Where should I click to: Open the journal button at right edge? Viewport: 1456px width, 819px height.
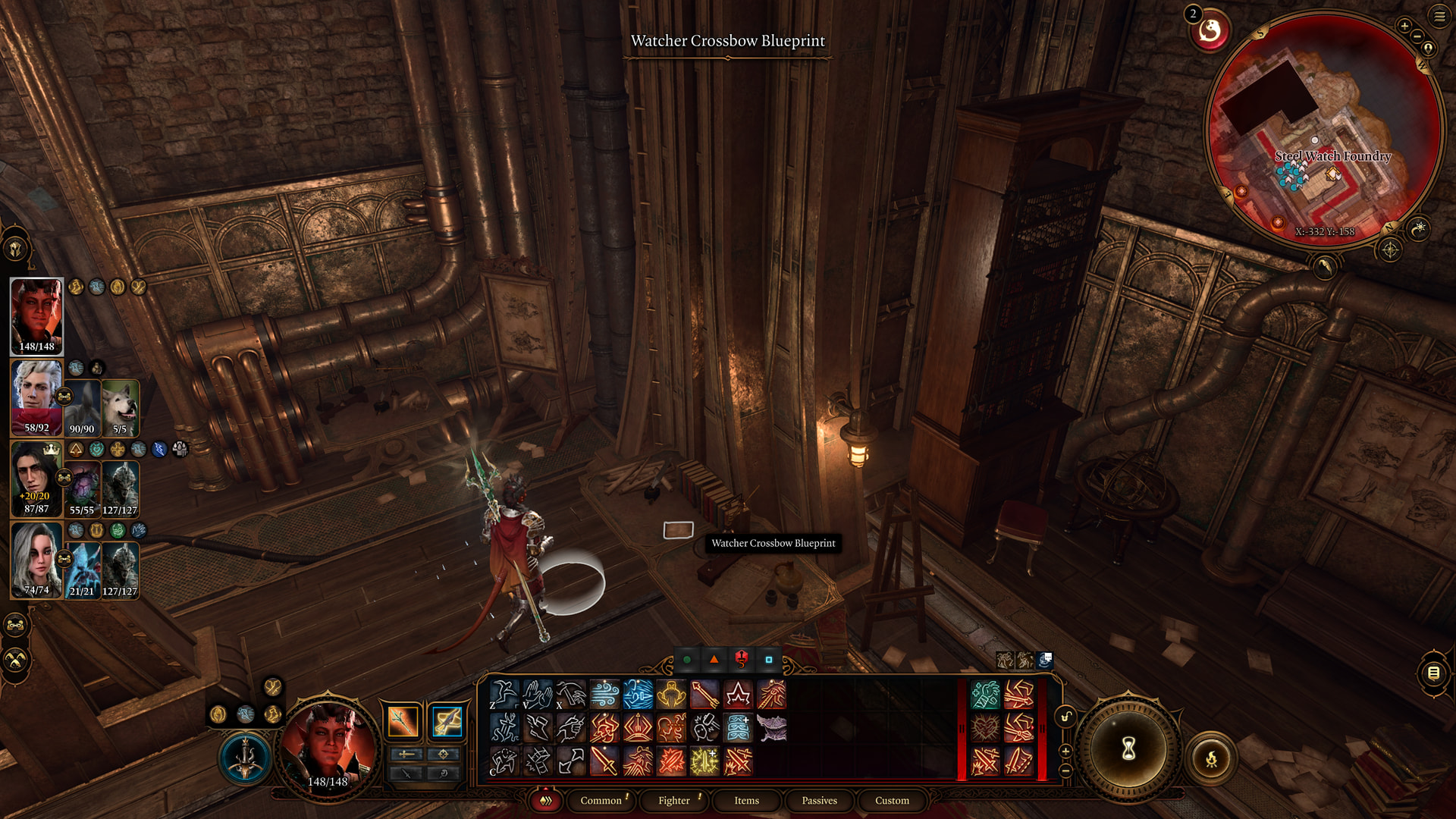(x=1433, y=673)
